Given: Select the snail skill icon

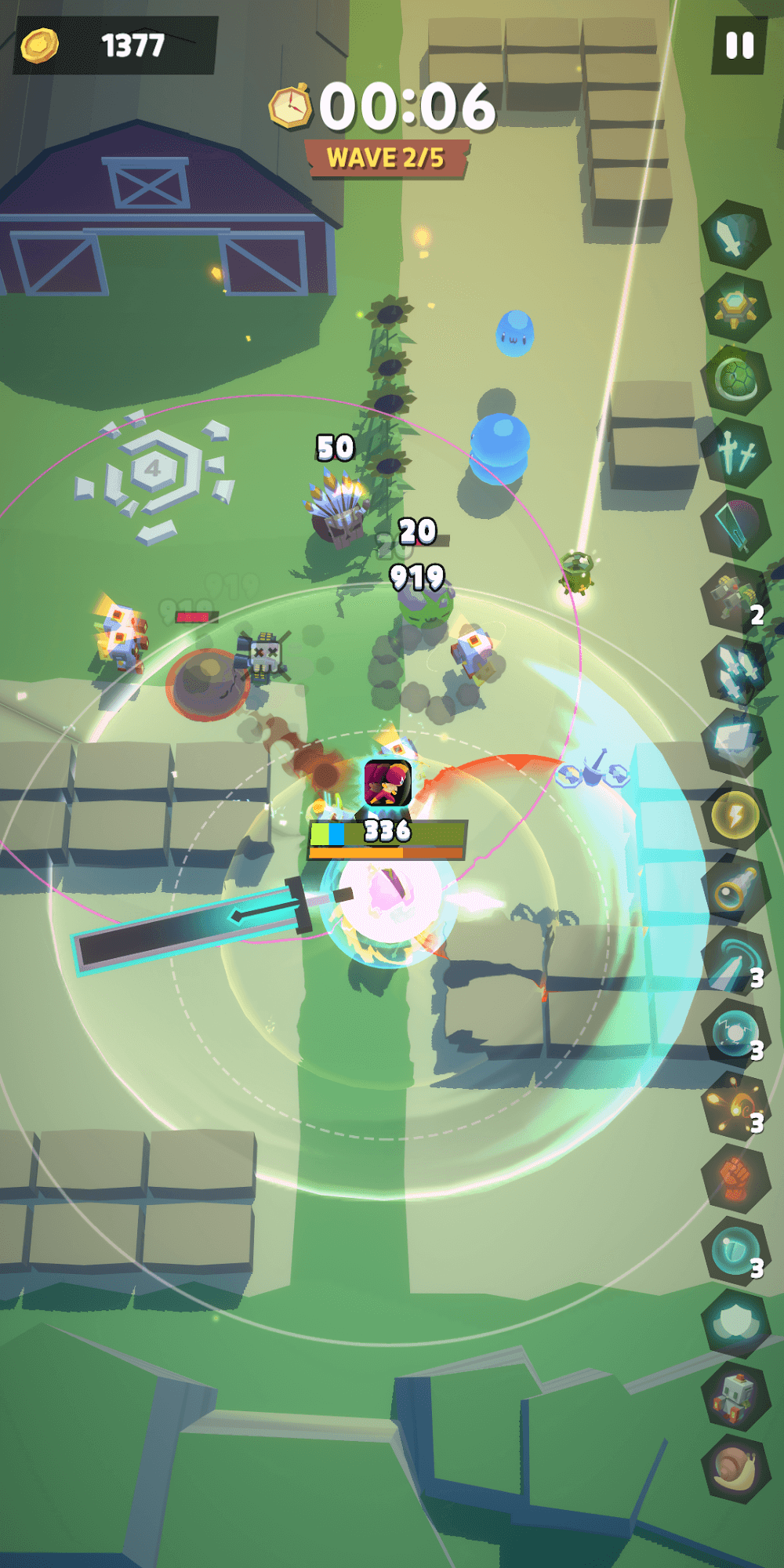Looking at the screenshot, I should (735, 1468).
